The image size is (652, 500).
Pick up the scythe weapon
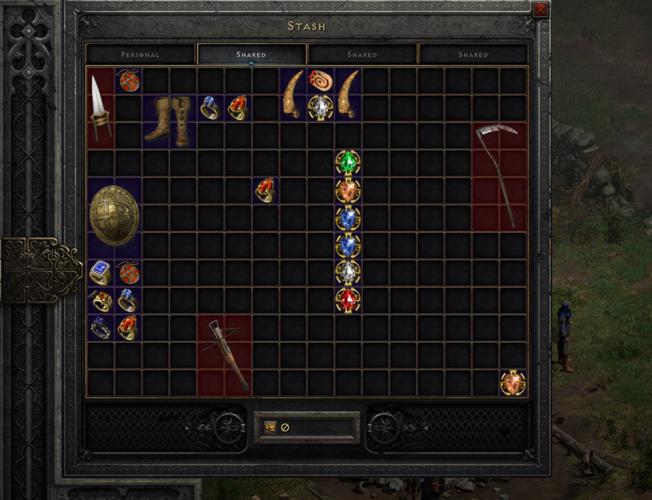499,175
